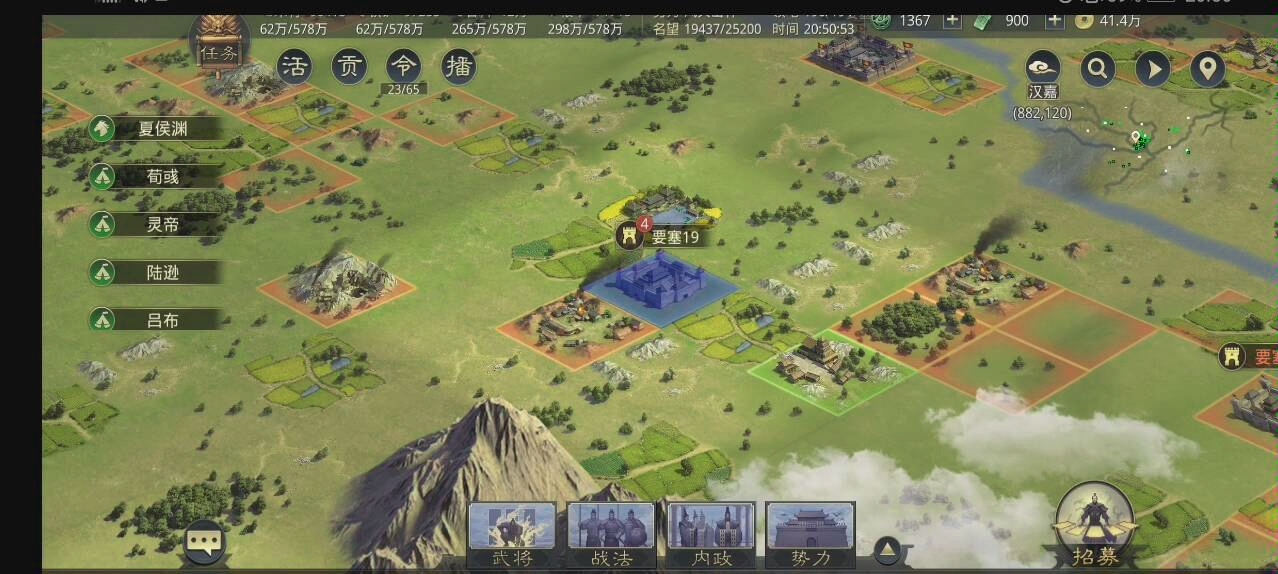Open the 贡 tribute button
Viewport: 1278px width, 574px height.
[349, 67]
